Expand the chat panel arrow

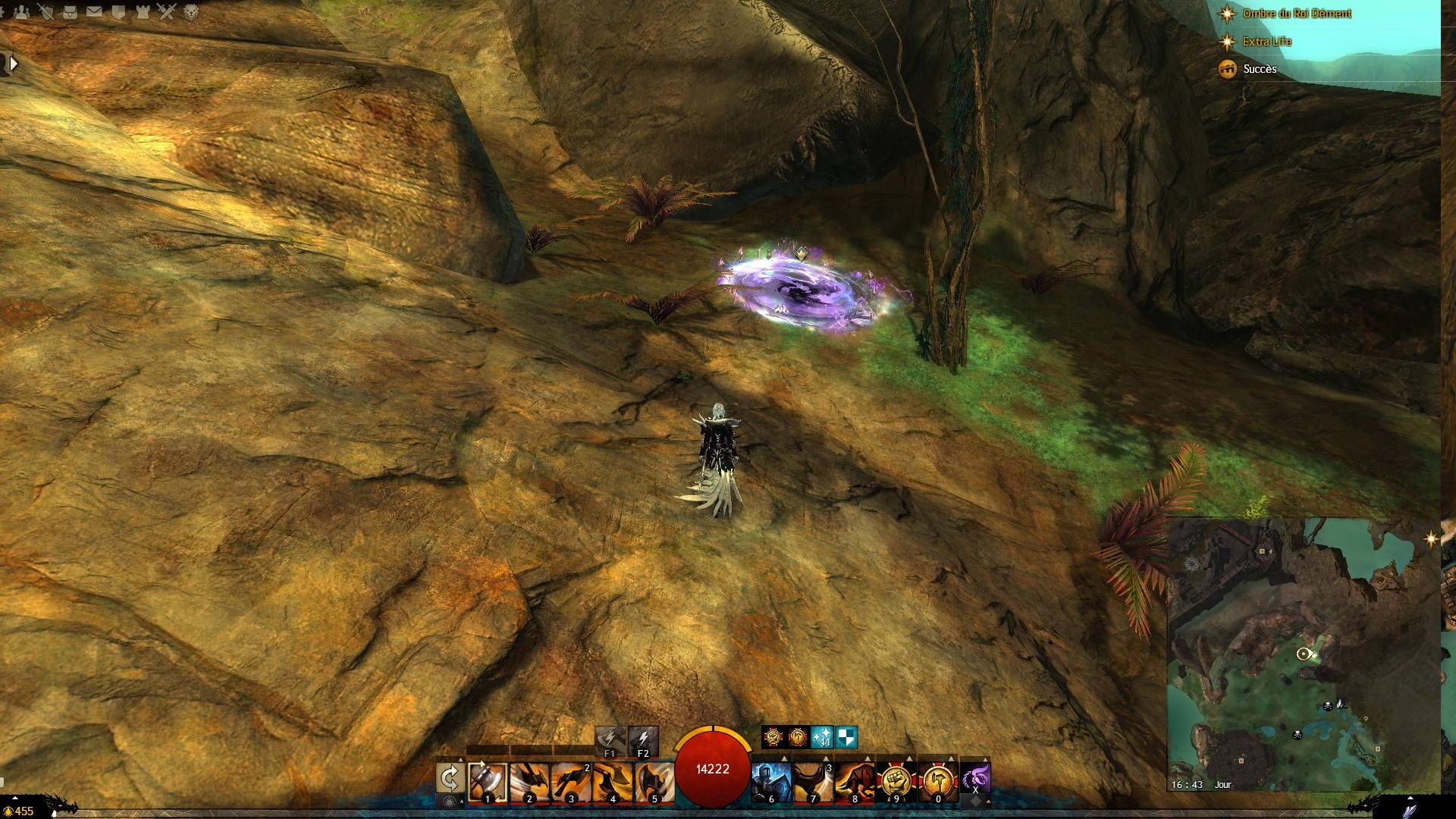(x=13, y=64)
